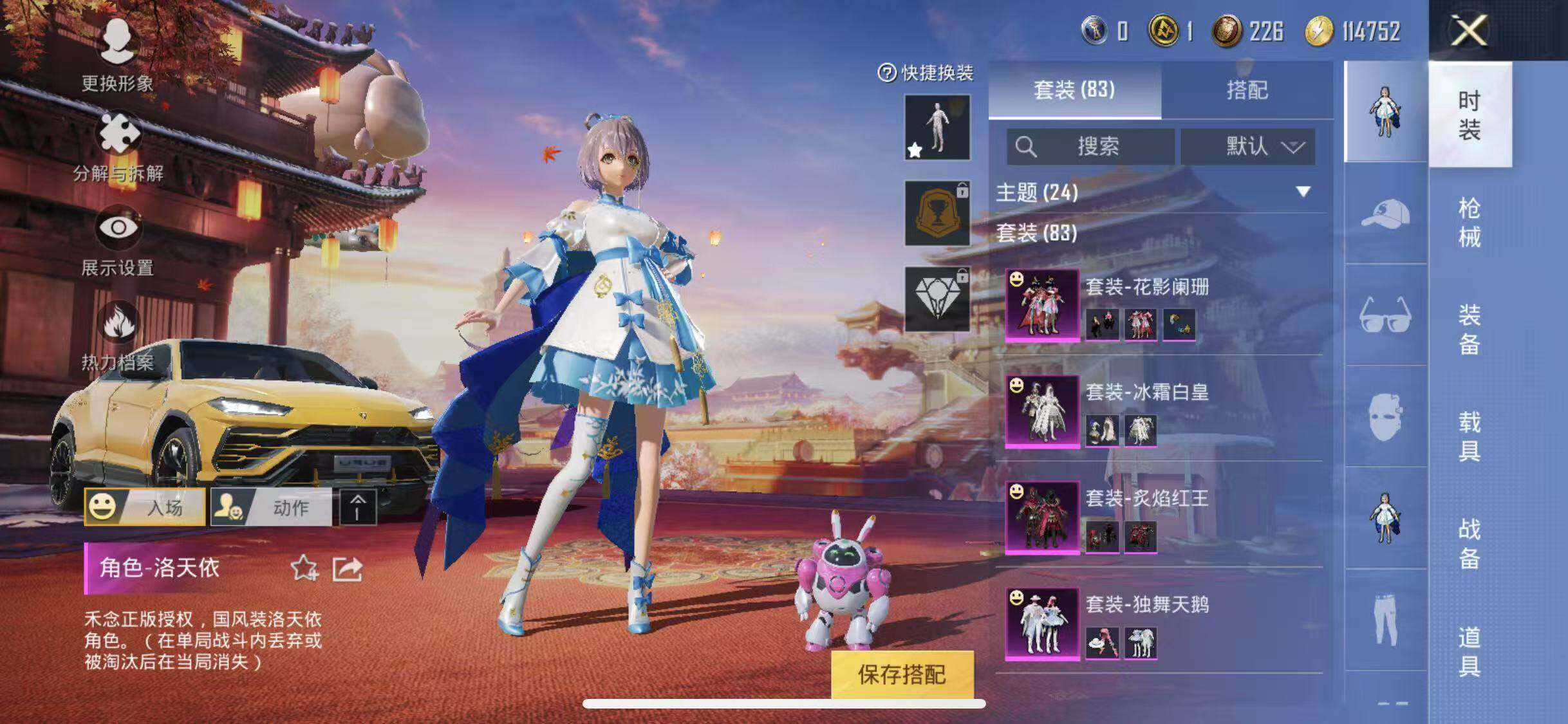The image size is (1568, 724).
Task: Click 保存搭配 to save the outfit
Action: pyautogui.click(x=902, y=674)
